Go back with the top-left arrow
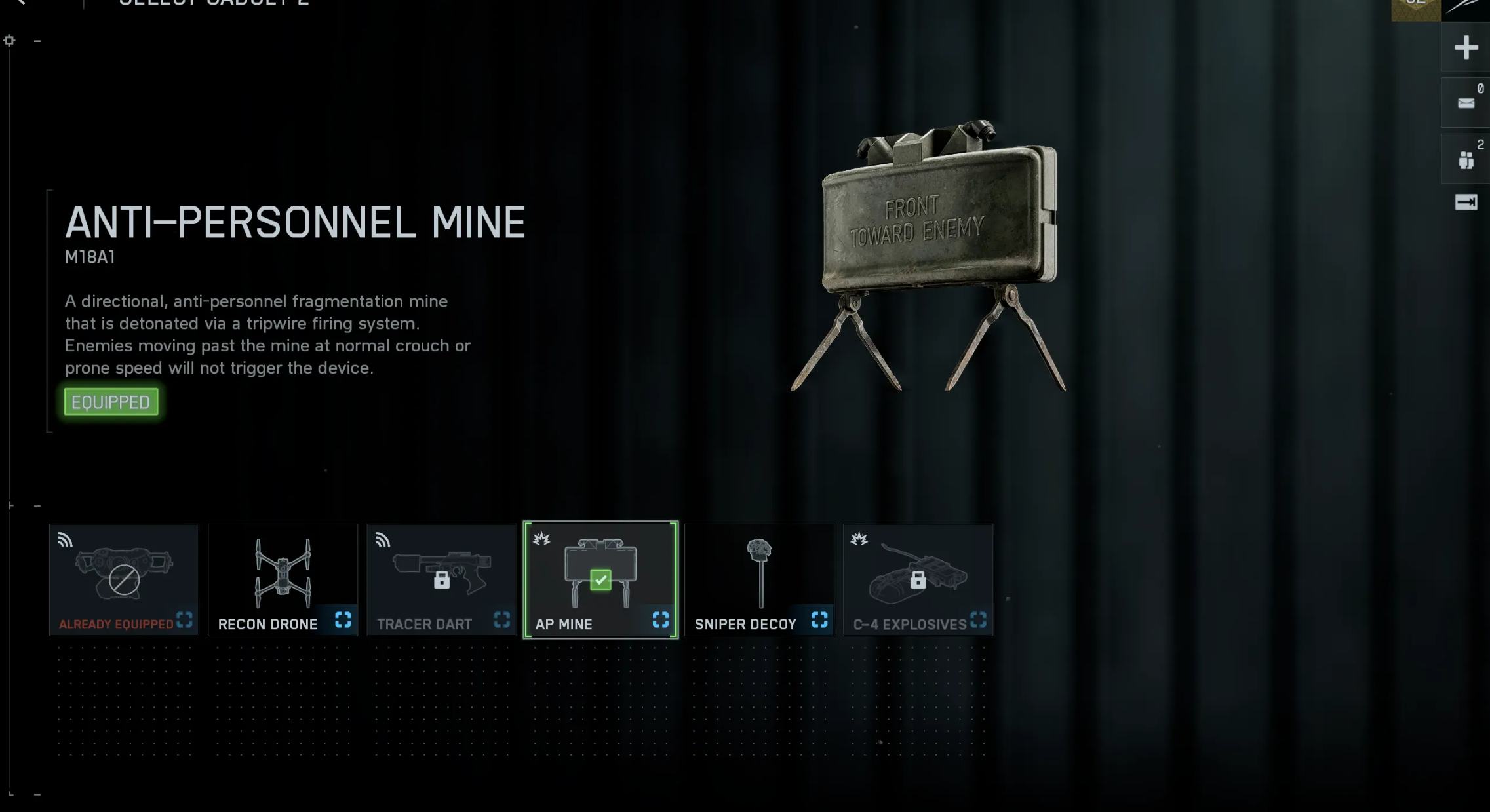The width and height of the screenshot is (1490, 812). click(x=21, y=3)
